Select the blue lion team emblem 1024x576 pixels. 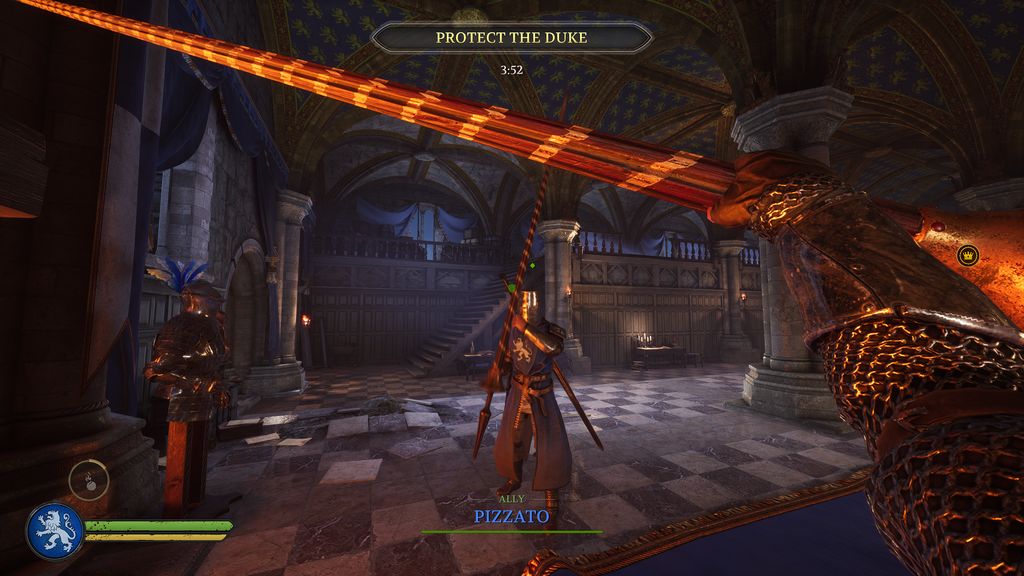55,531
